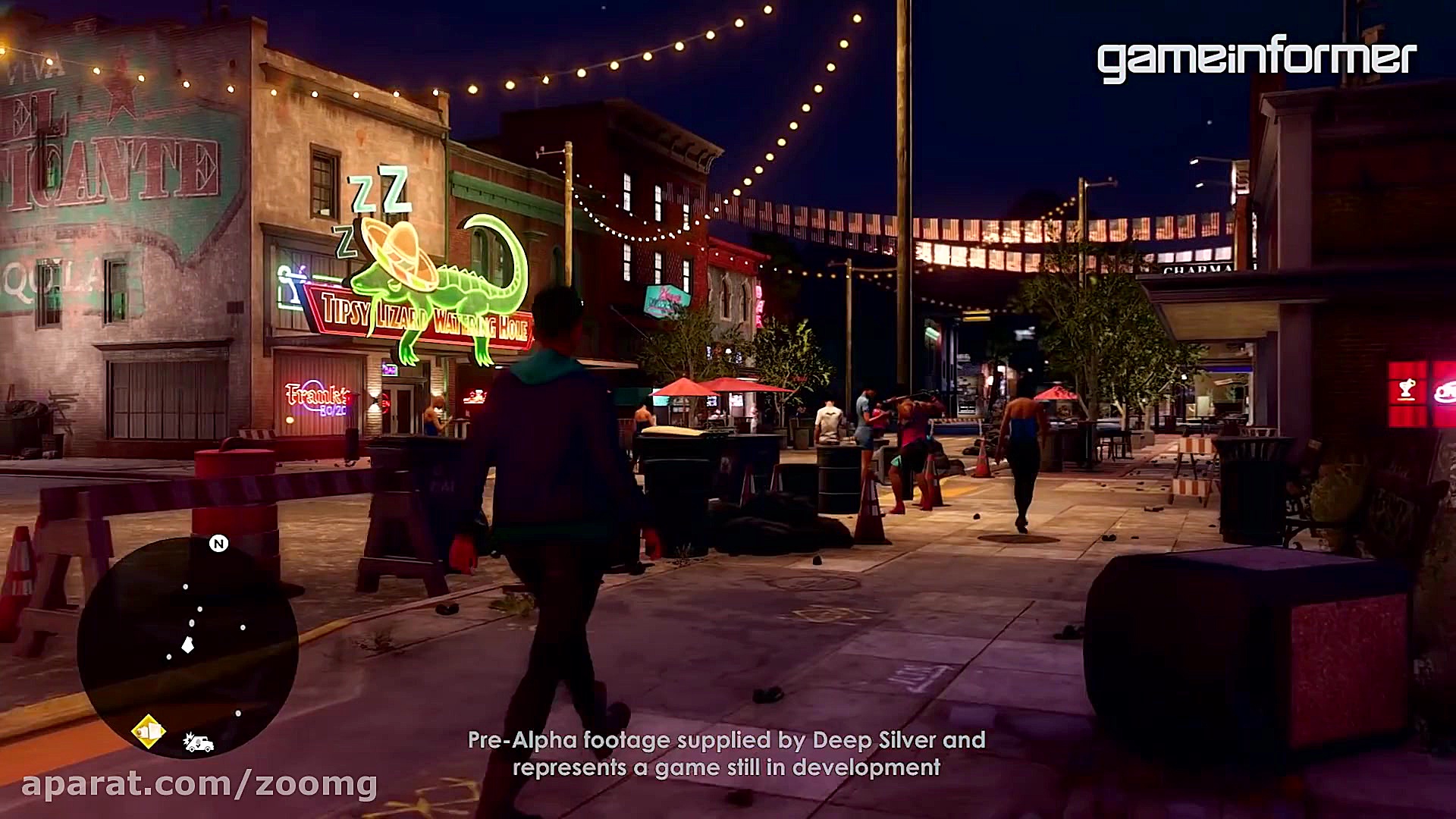The width and height of the screenshot is (1456, 819).
Task: Toggle the white dot blip near minimap top
Action: pos(186,586)
